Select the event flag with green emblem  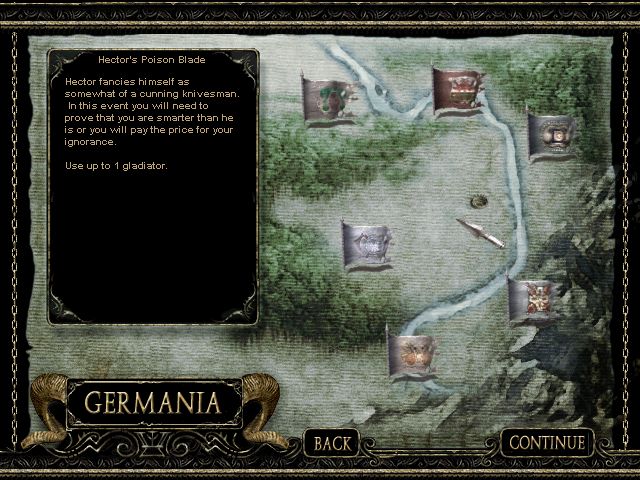pyautogui.click(x=329, y=99)
